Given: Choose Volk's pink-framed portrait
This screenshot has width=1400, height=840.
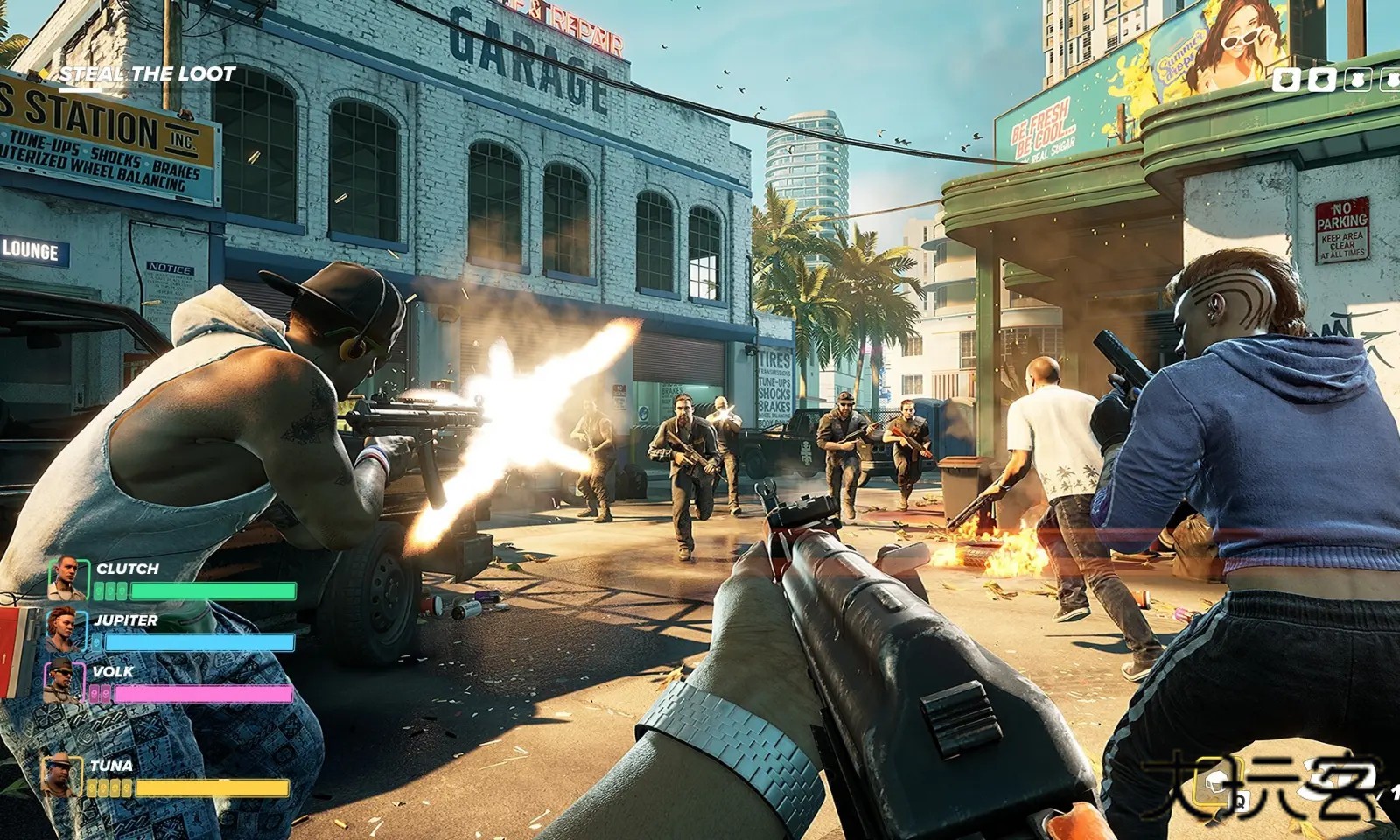Looking at the screenshot, I should [63, 682].
